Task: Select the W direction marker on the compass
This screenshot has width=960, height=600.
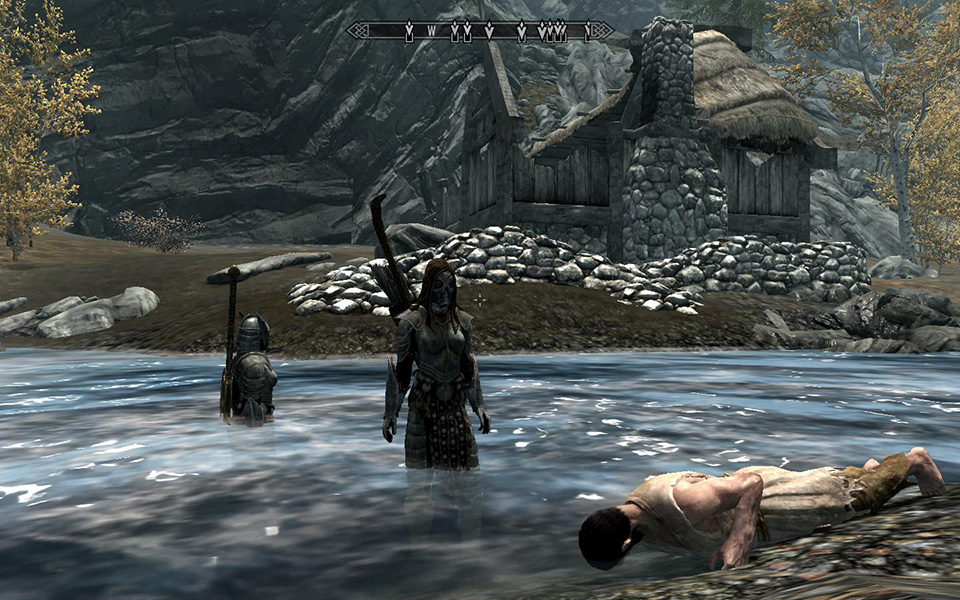Action: pos(432,32)
